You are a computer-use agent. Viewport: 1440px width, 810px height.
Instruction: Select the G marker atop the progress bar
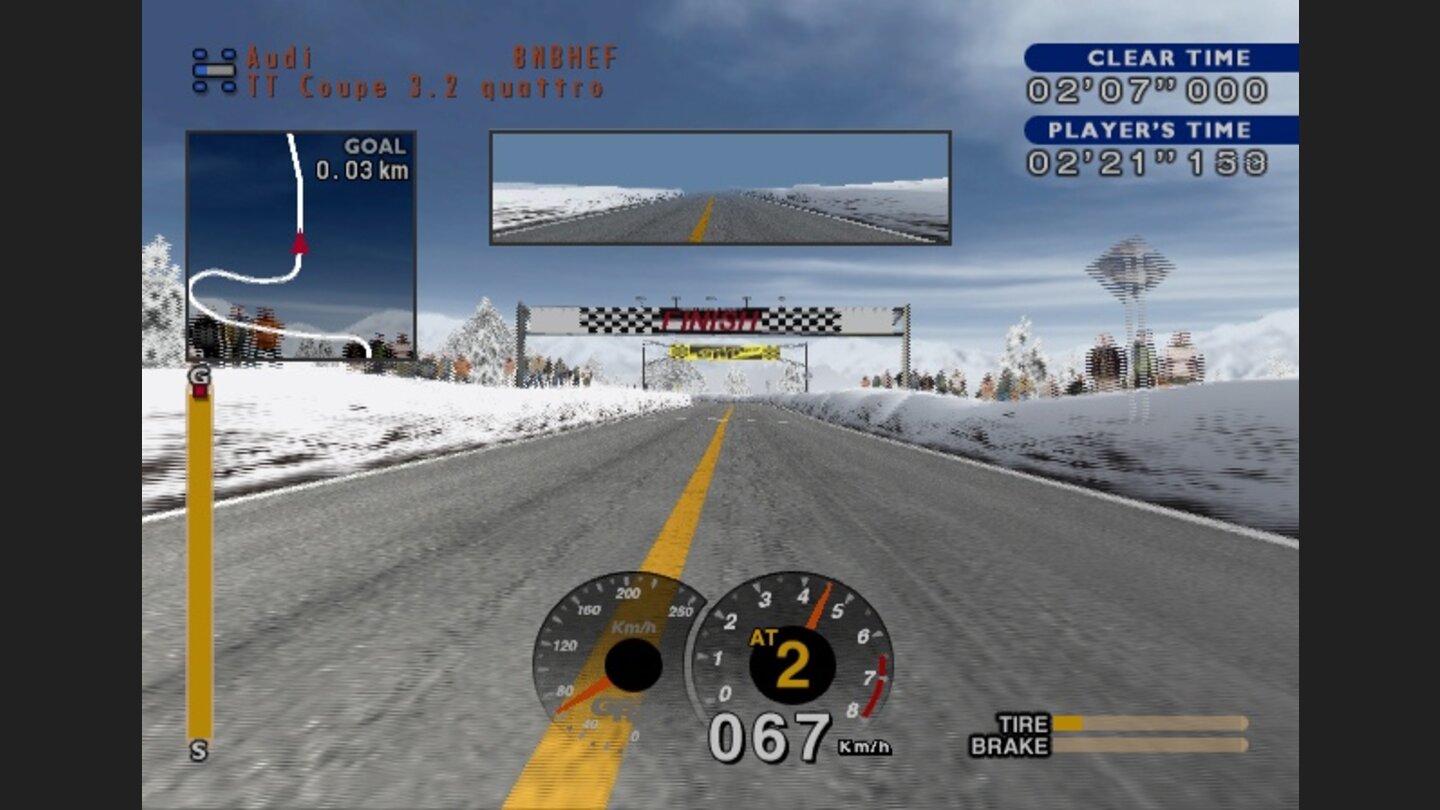pos(198,373)
